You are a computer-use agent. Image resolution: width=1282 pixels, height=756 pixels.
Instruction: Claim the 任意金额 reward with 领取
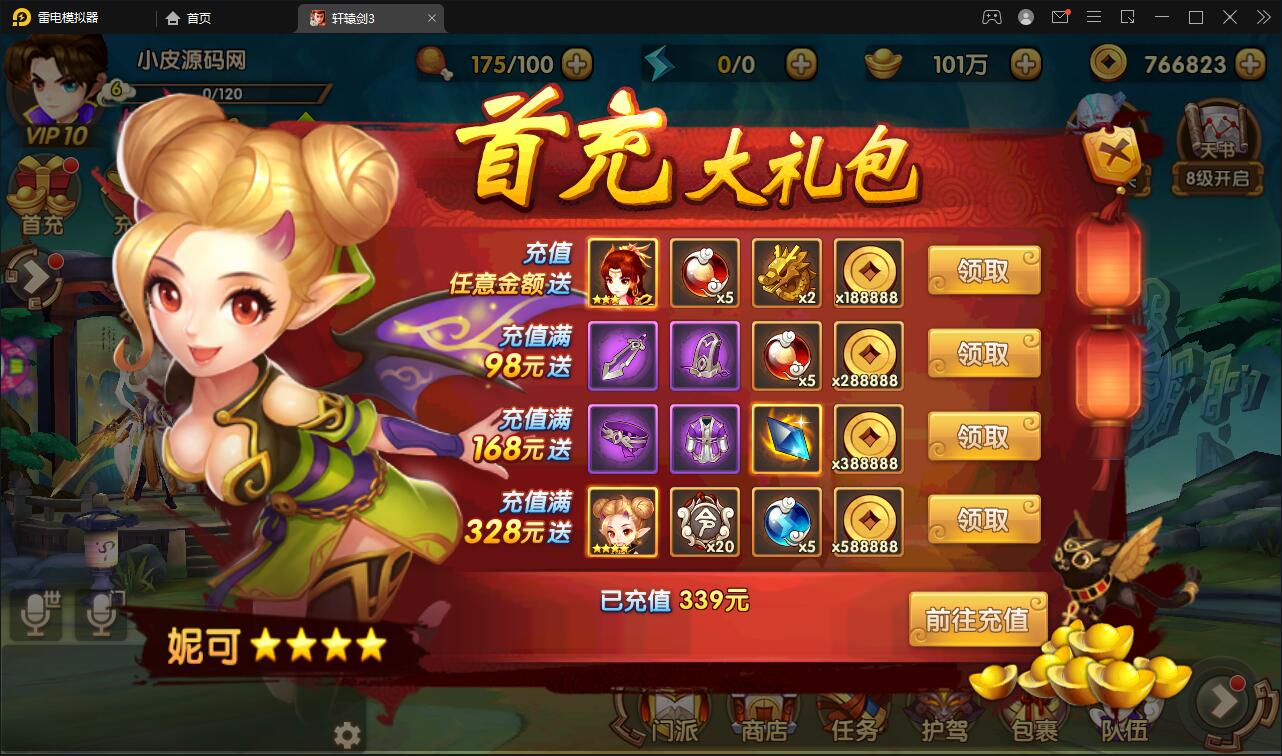click(983, 270)
